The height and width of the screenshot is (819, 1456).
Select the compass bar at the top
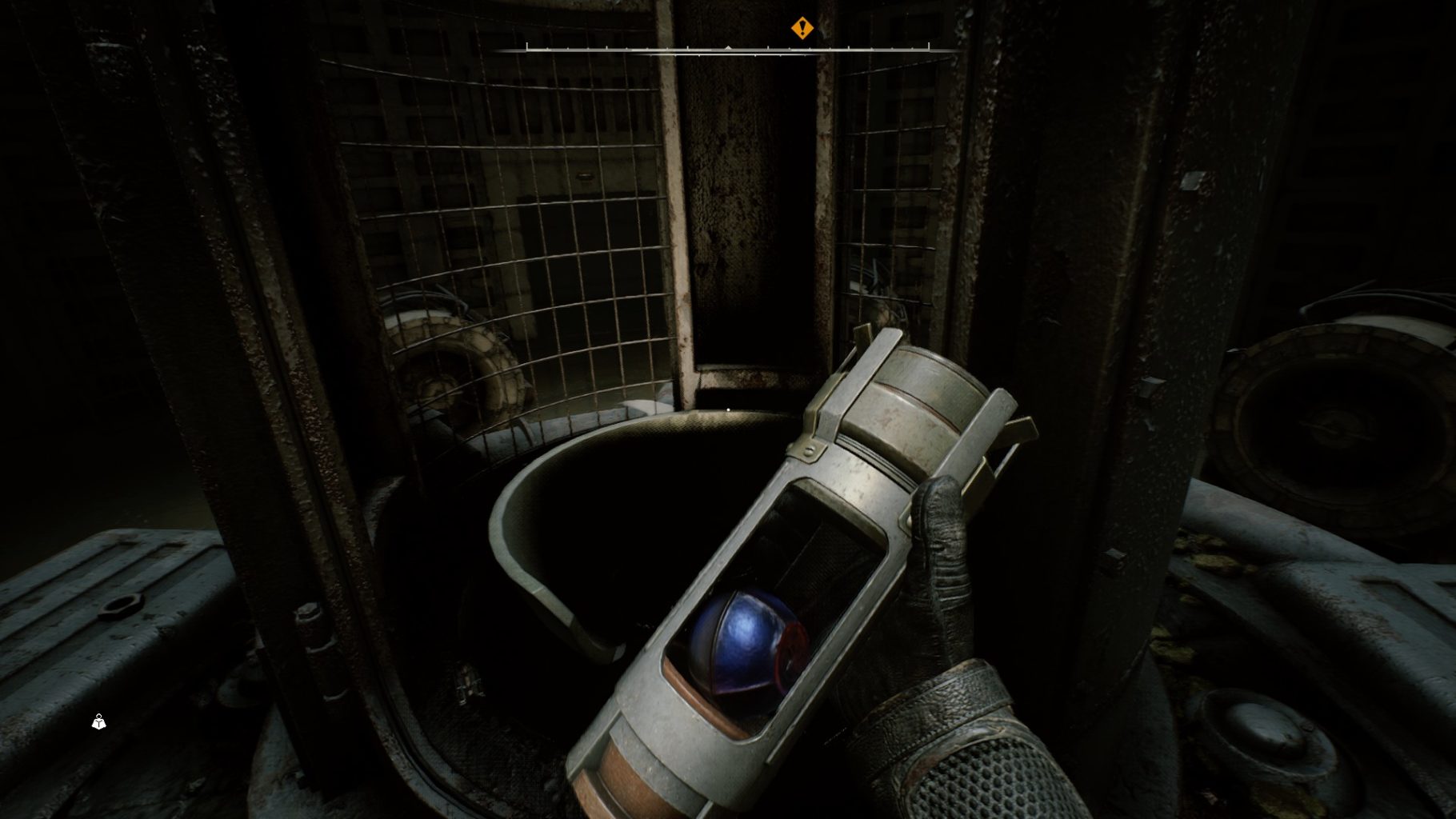pyautogui.click(x=726, y=50)
